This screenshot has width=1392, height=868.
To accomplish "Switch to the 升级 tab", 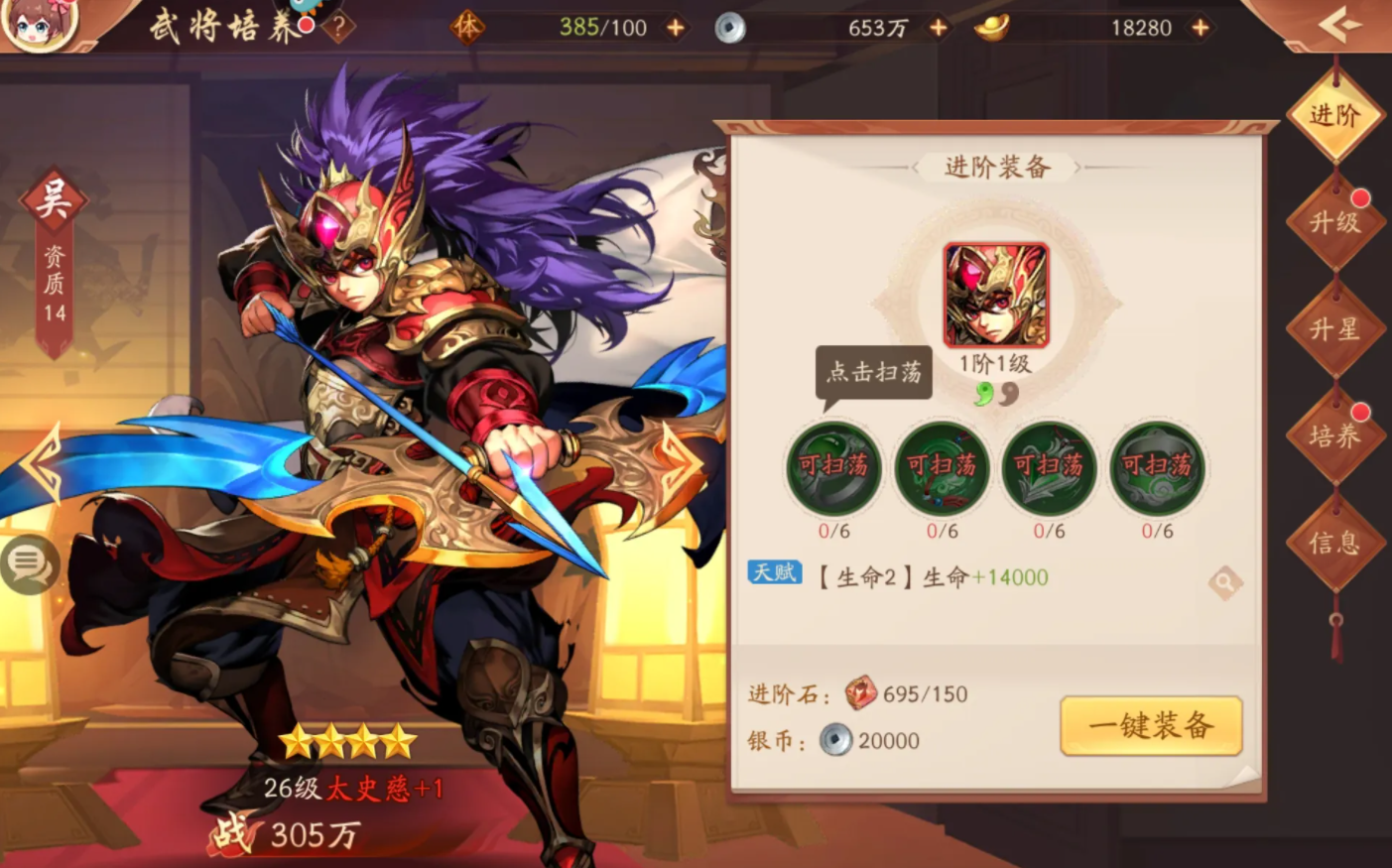I will coord(1334,220).
